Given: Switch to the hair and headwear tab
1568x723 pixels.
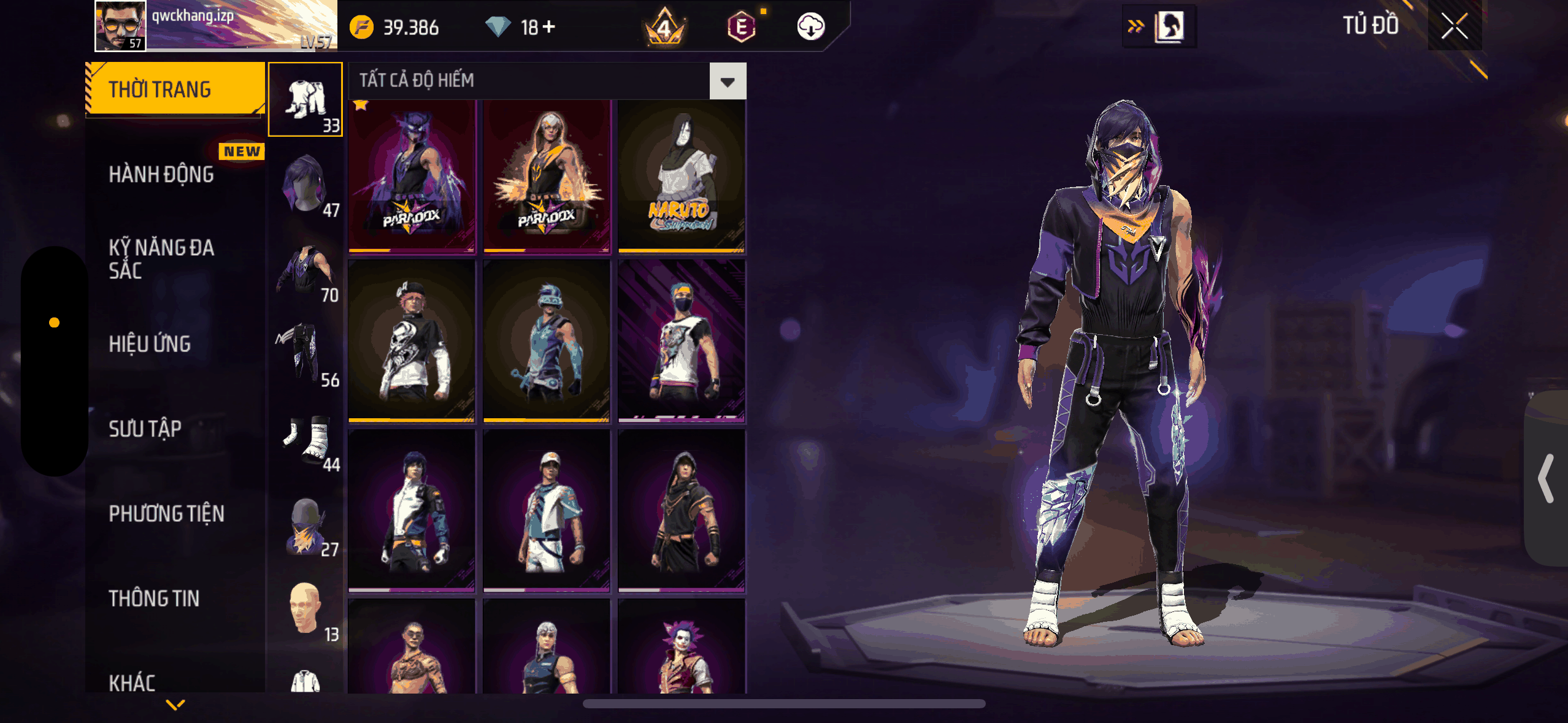Looking at the screenshot, I should tap(306, 184).
